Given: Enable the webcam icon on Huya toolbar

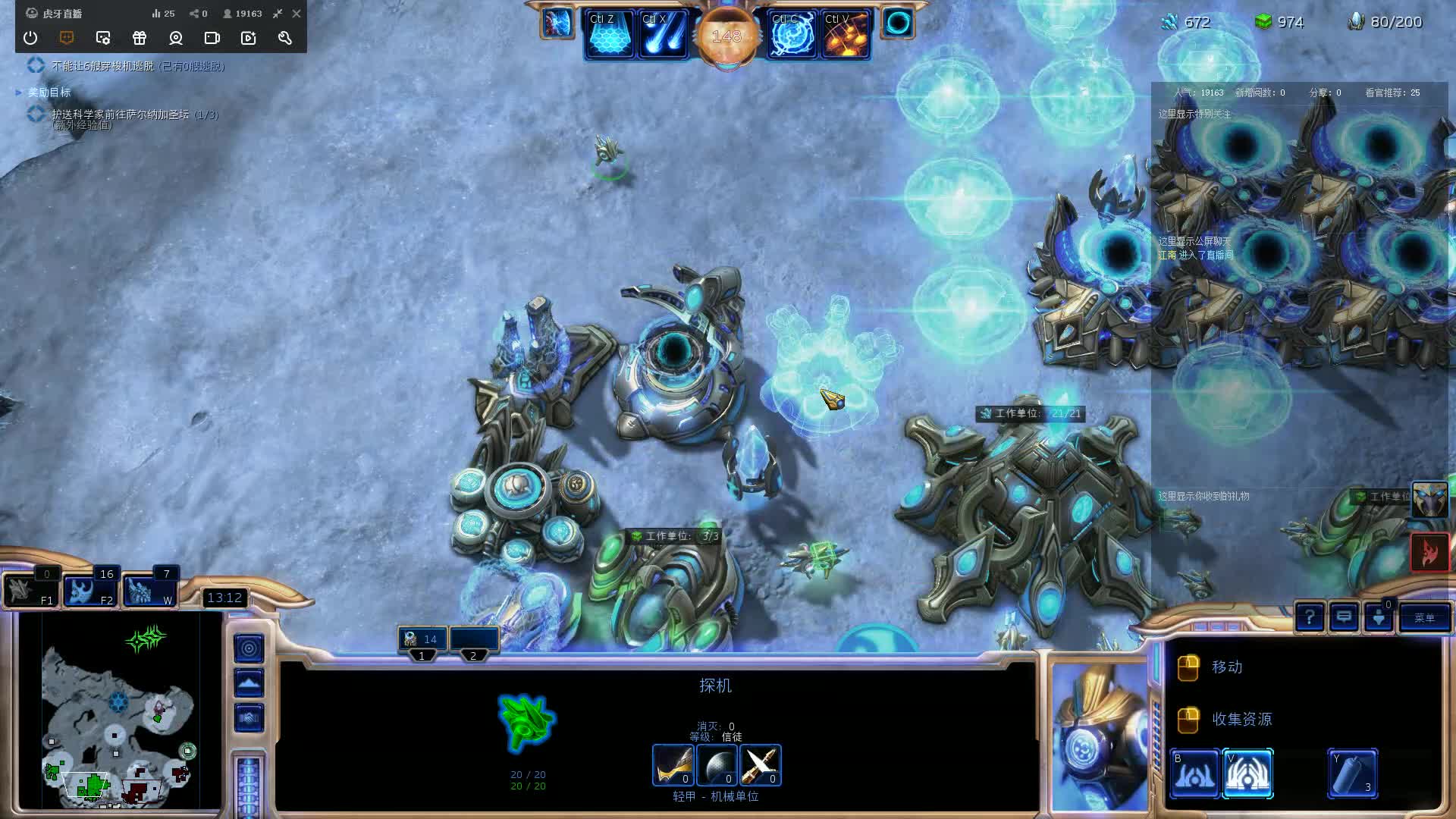Looking at the screenshot, I should pos(176,38).
